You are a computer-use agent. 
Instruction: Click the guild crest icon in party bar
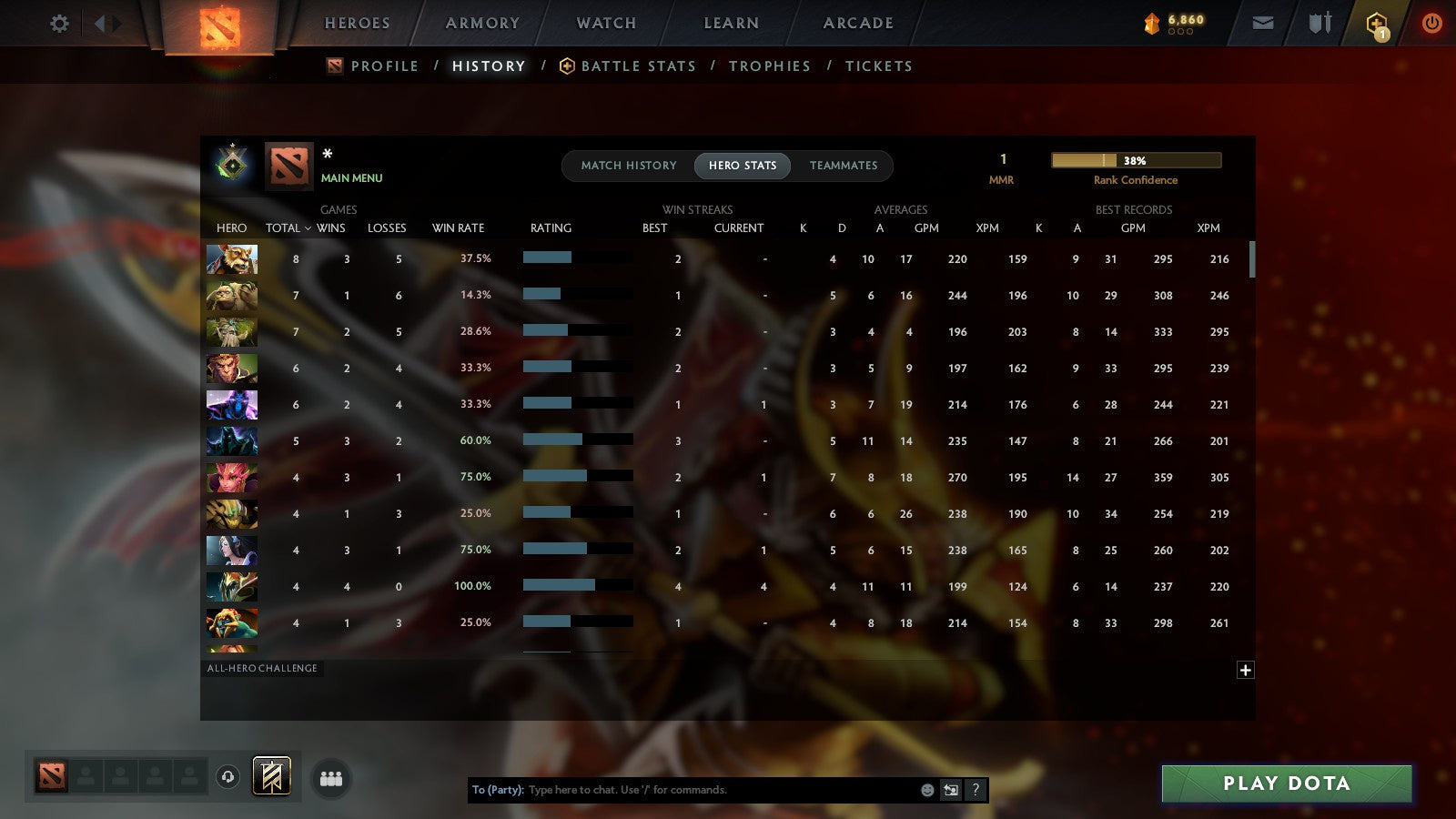click(272, 774)
